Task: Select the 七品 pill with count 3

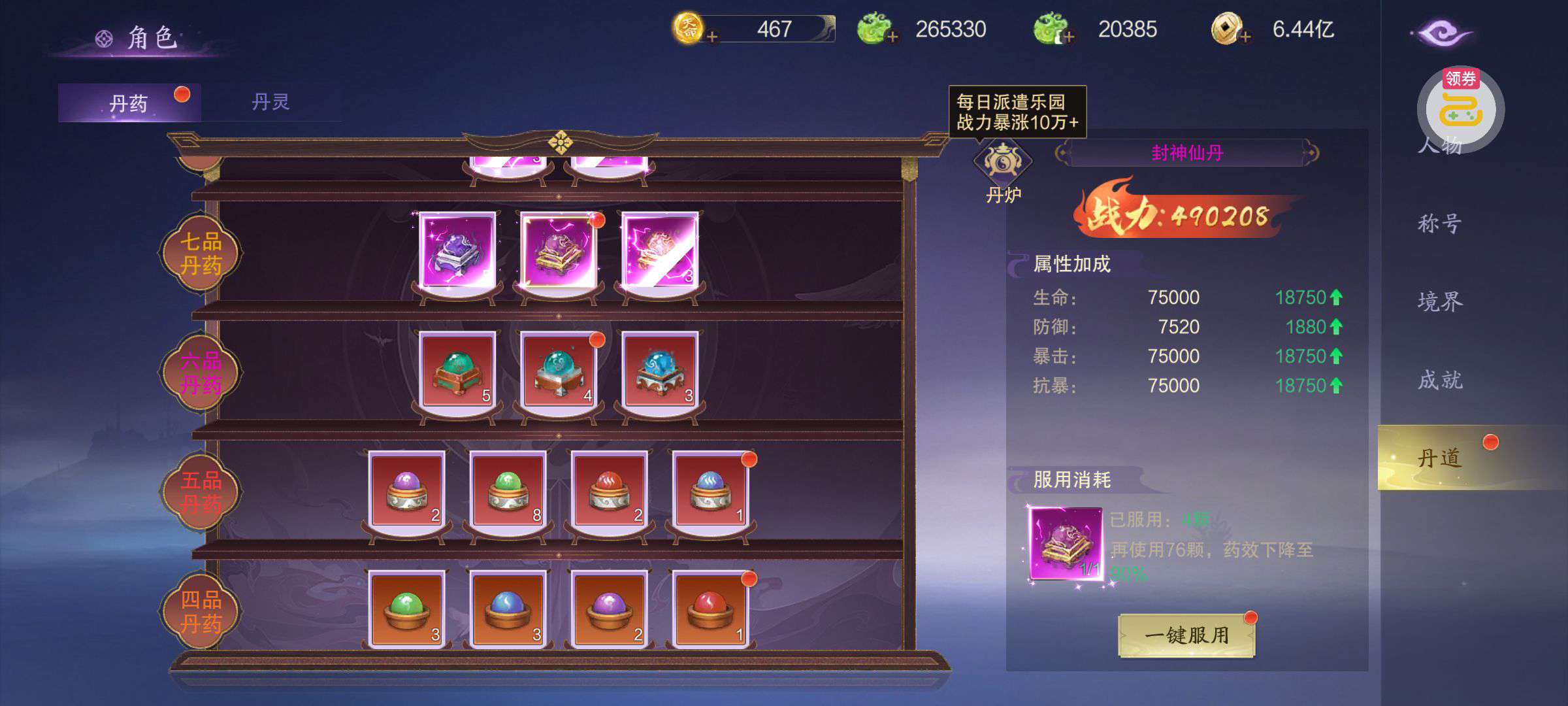Action: click(x=661, y=250)
